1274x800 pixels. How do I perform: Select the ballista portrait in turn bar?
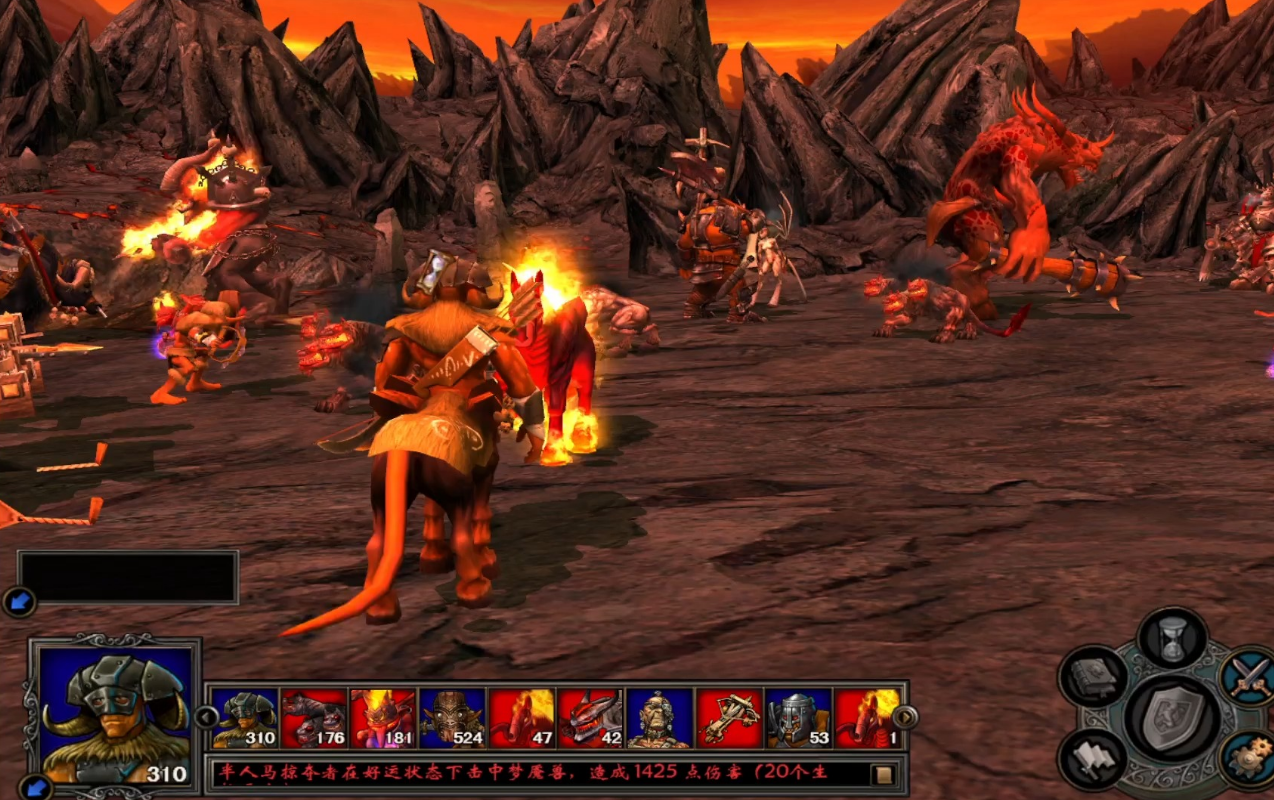click(729, 718)
